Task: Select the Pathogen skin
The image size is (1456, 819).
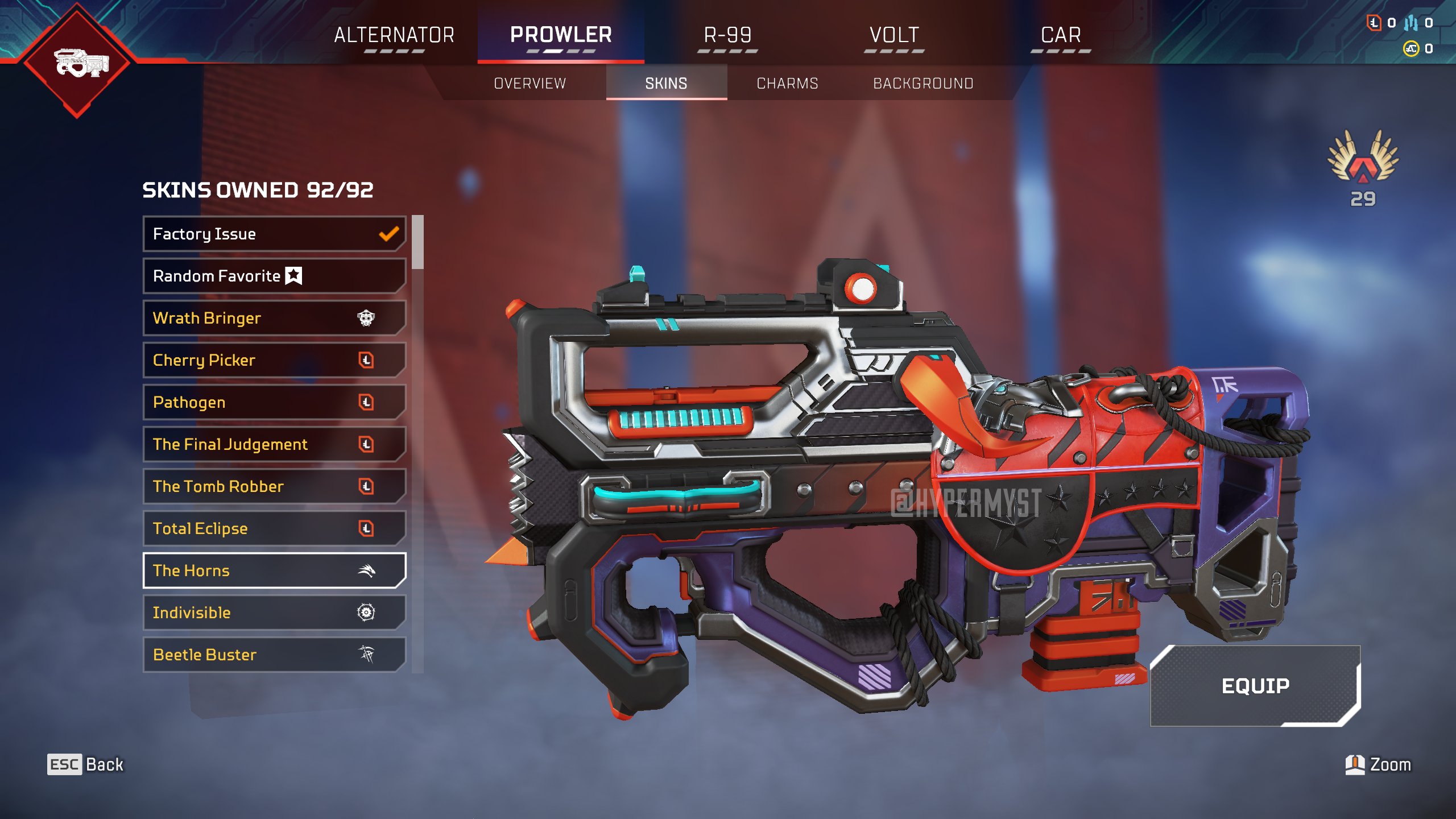Action: click(x=274, y=402)
